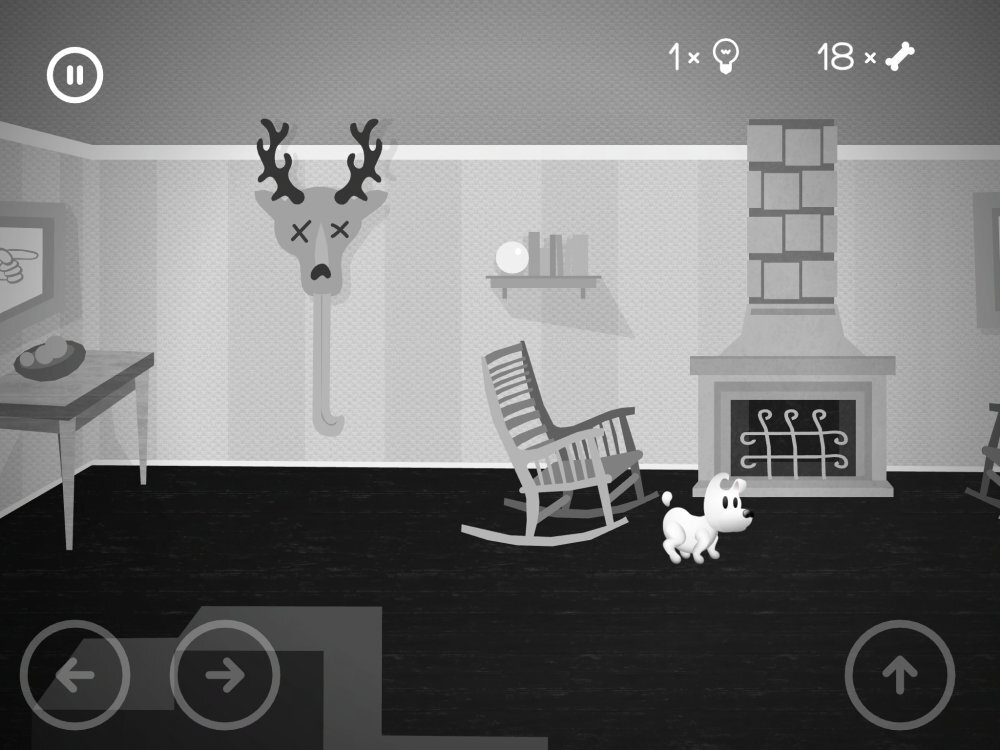Pause the game with the pause button

(x=75, y=74)
